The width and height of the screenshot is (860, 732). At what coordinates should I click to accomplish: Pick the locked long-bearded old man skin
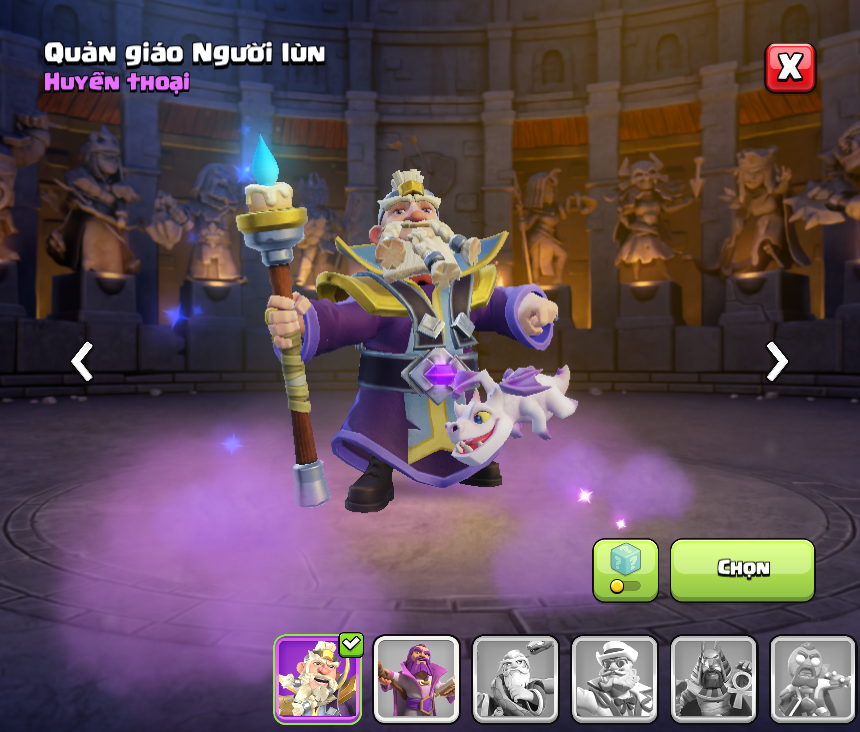515,678
